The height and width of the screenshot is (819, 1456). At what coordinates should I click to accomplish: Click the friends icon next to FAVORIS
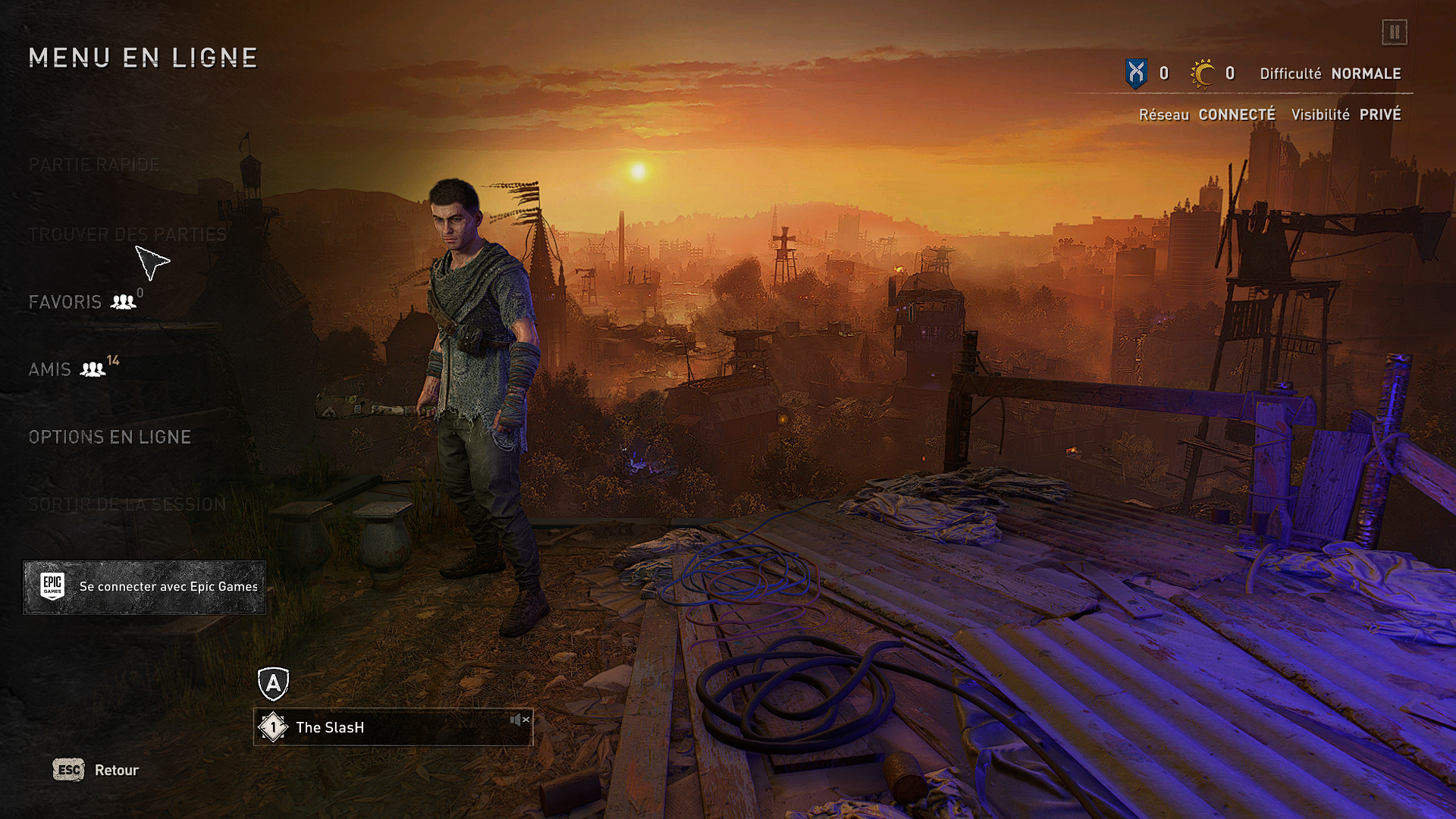pos(122,300)
